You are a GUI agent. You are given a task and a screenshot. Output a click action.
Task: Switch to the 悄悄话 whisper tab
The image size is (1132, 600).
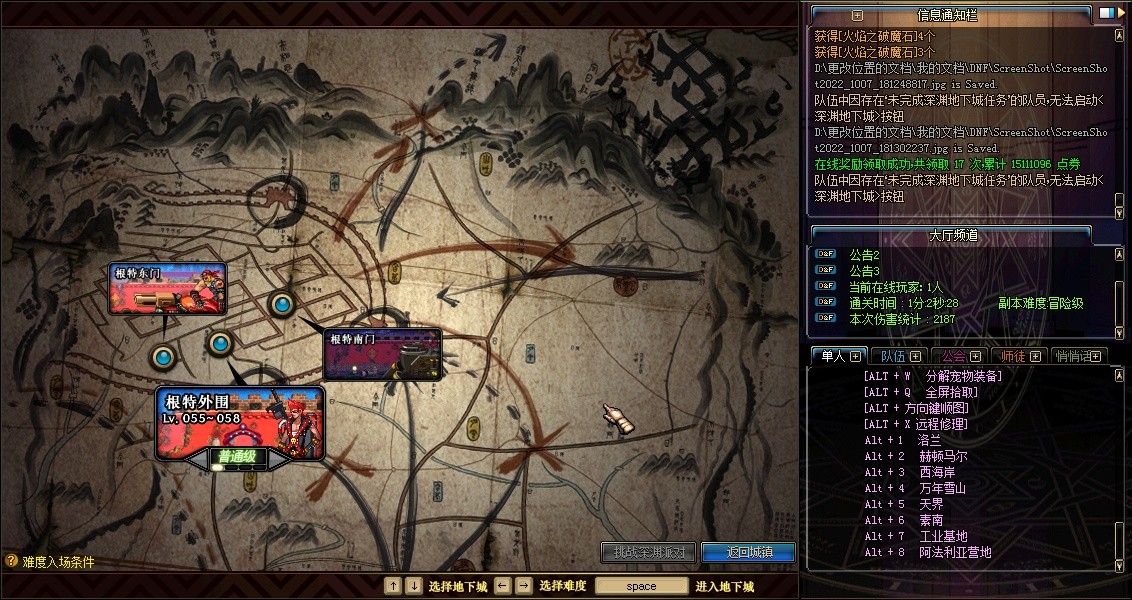(1072, 356)
